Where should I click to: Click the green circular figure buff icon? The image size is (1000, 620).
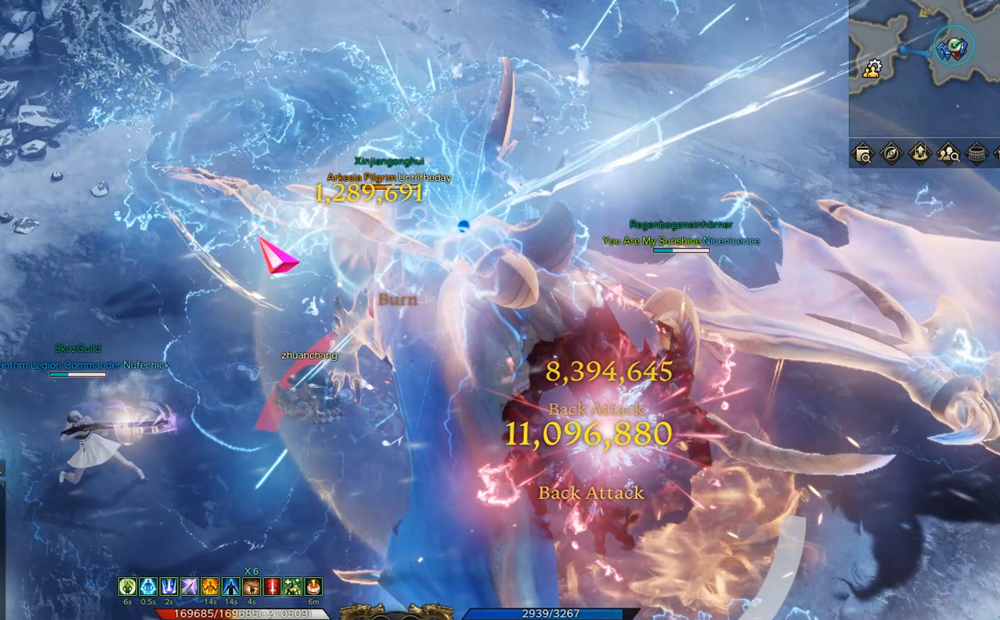(127, 587)
